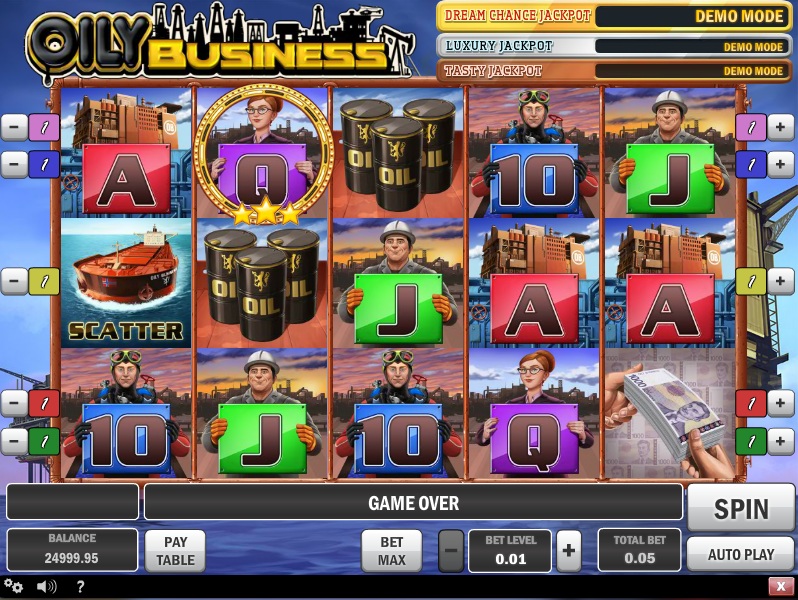Image resolution: width=798 pixels, height=600 pixels.
Task: Decrease the bet level with minus
Action: (451, 550)
